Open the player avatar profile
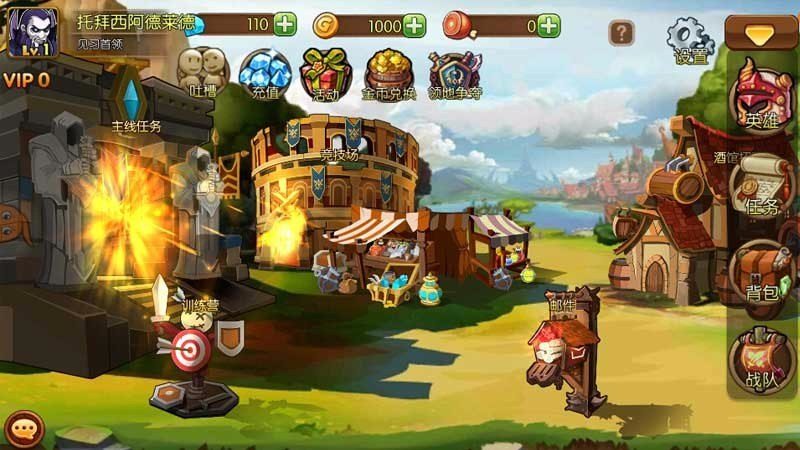Viewport: 800px width, 450px height. [x=32, y=33]
